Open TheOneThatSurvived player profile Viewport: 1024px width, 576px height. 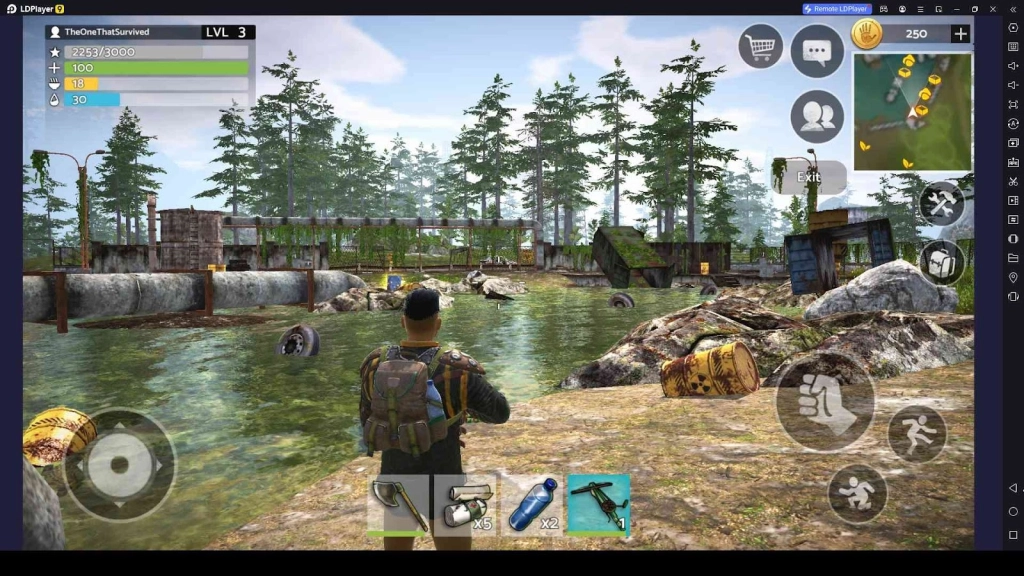106,32
